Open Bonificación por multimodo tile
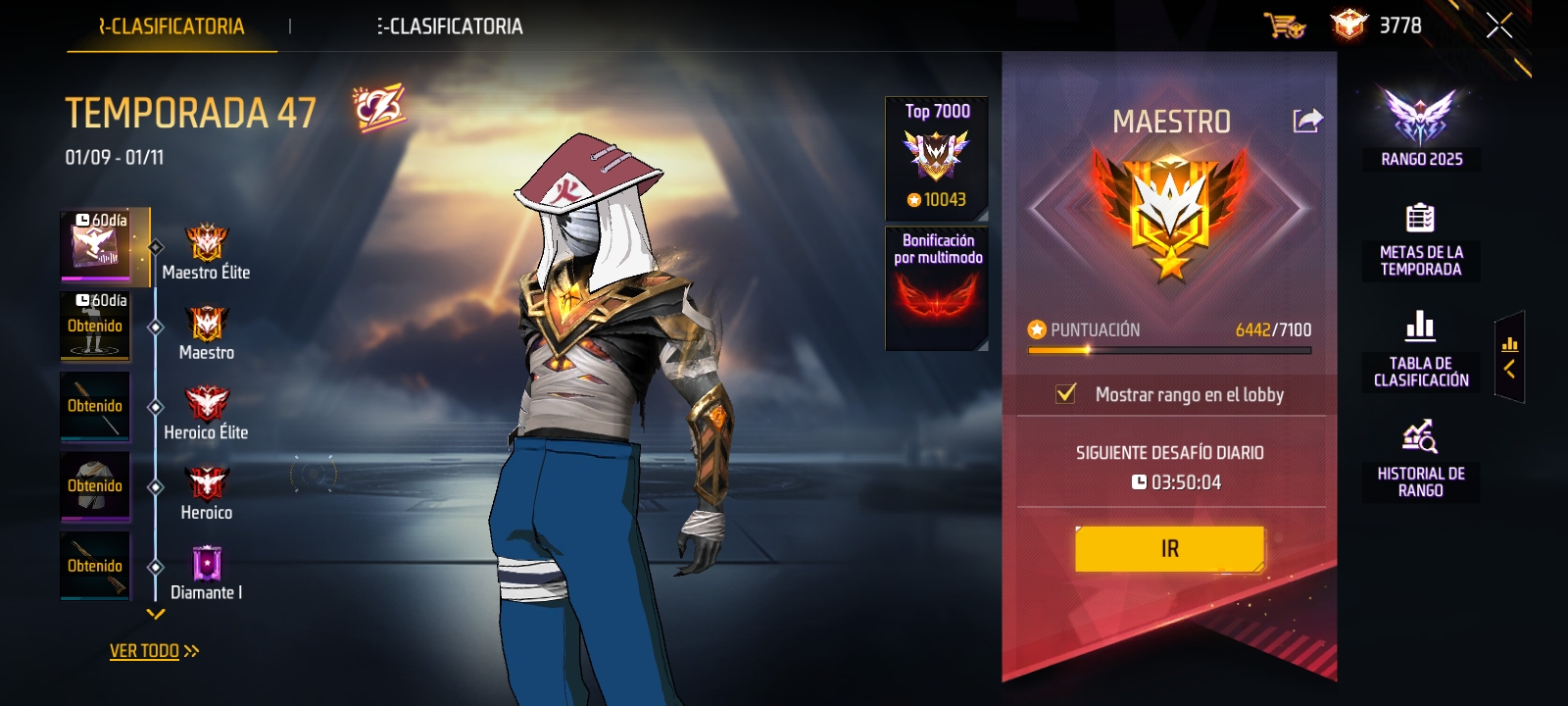Image resolution: width=1568 pixels, height=706 pixels. click(x=937, y=288)
